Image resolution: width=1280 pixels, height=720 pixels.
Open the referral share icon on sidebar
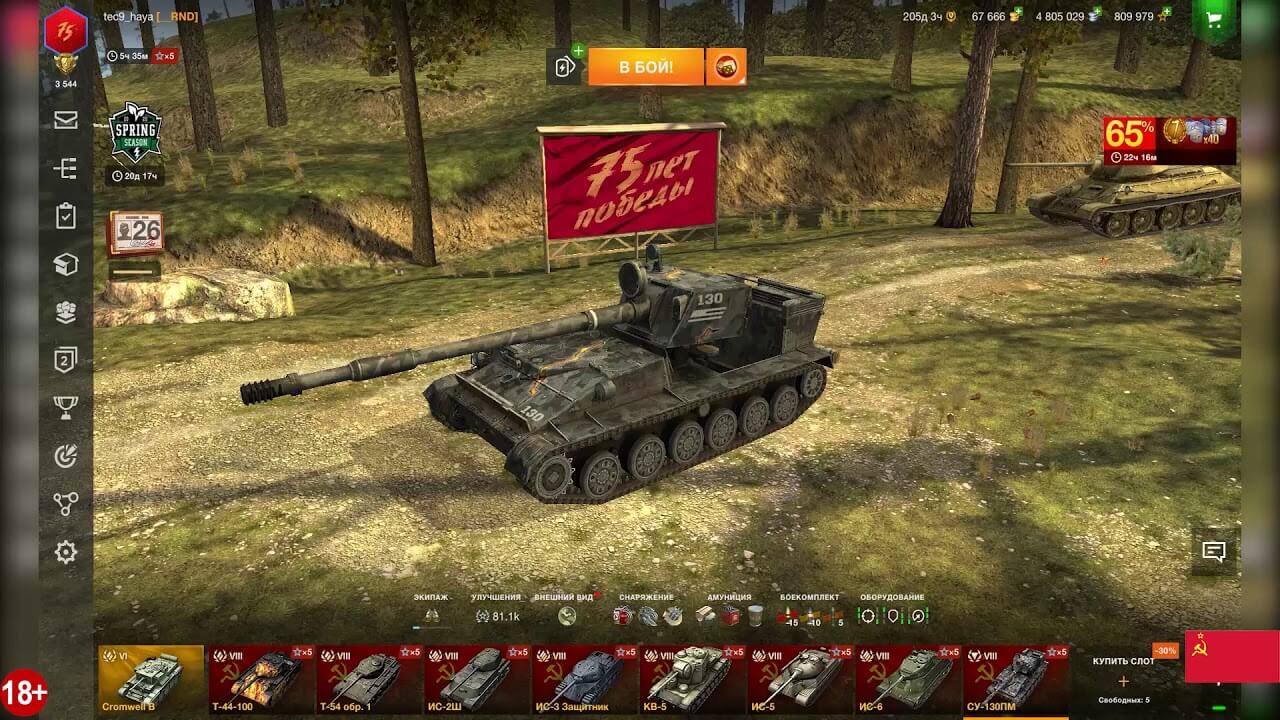[66, 506]
